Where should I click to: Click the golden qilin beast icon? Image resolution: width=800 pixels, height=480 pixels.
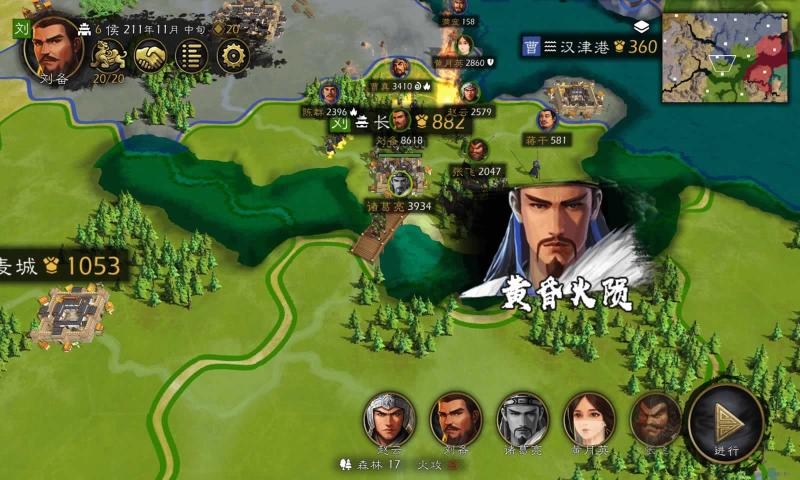pos(109,56)
